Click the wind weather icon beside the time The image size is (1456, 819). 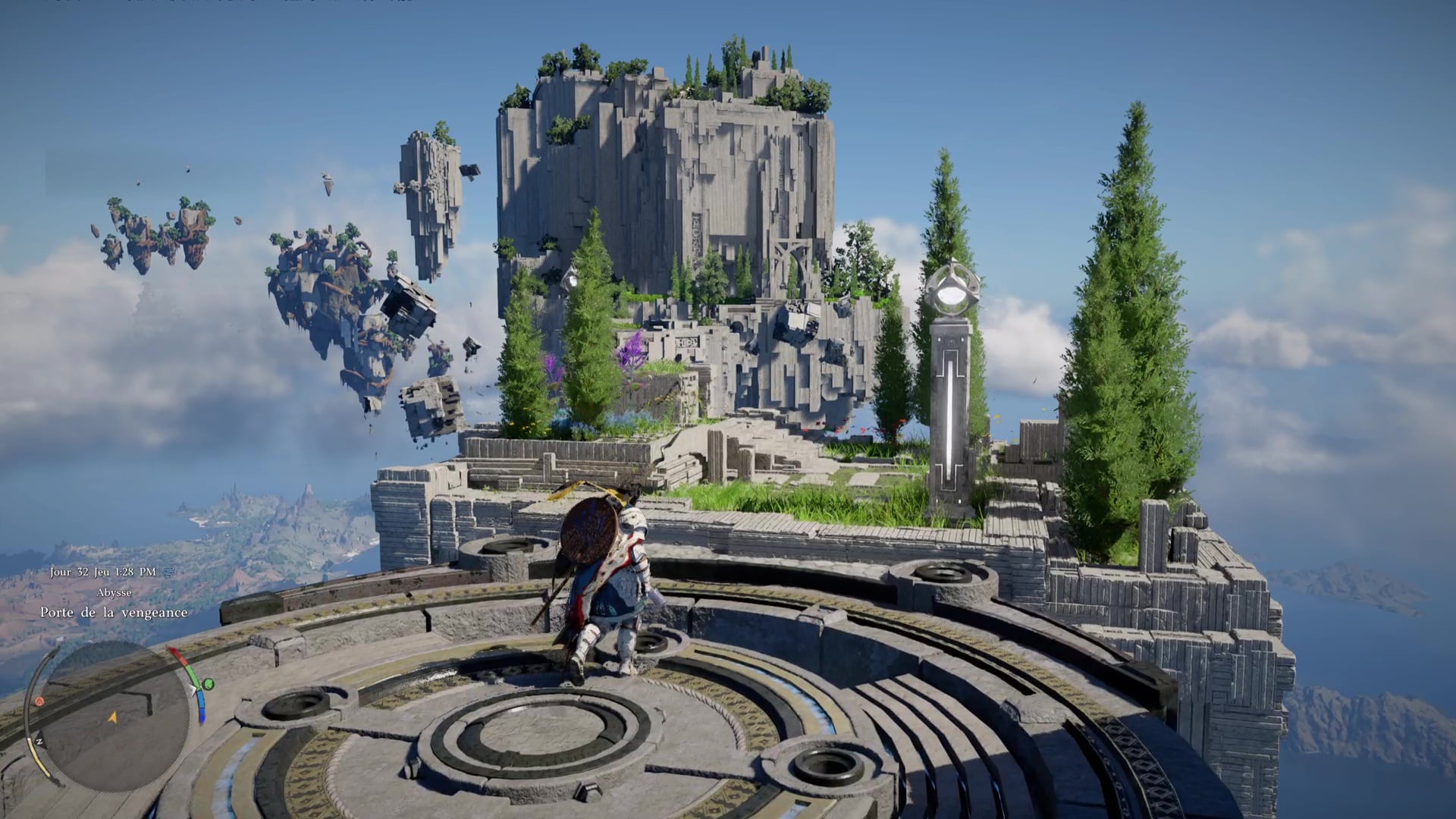pos(168,572)
